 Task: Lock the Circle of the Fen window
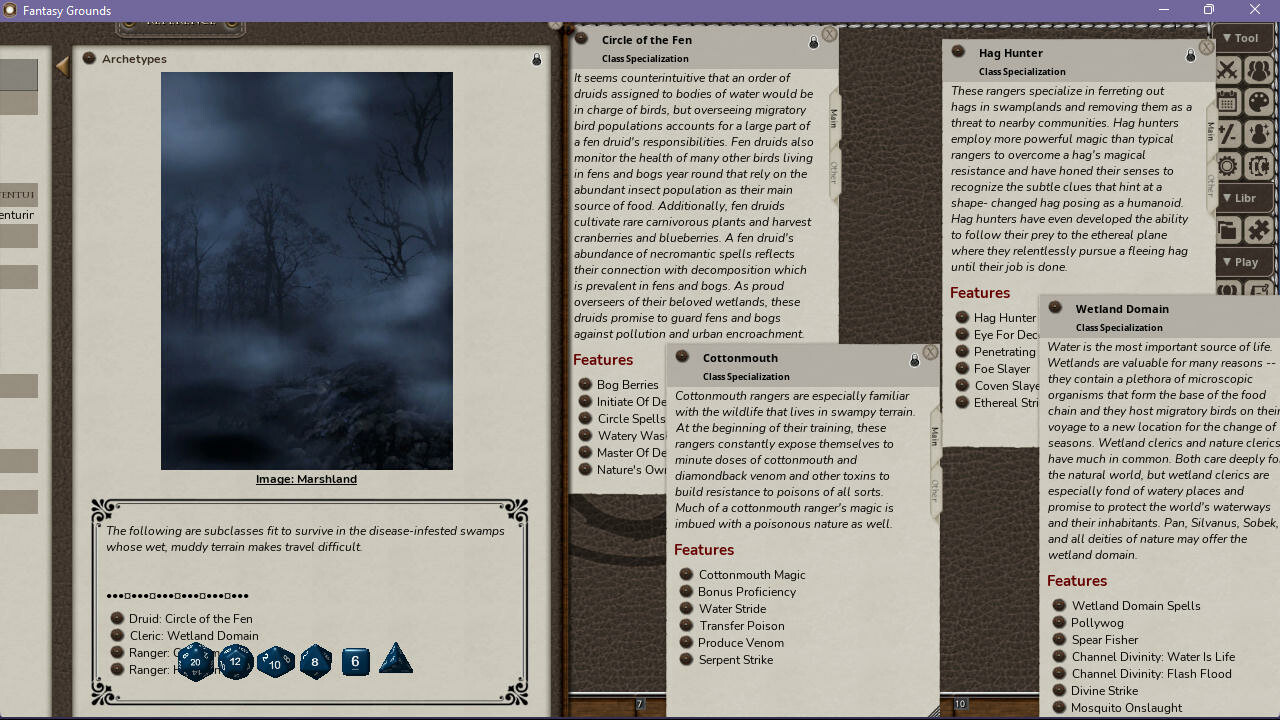click(813, 42)
